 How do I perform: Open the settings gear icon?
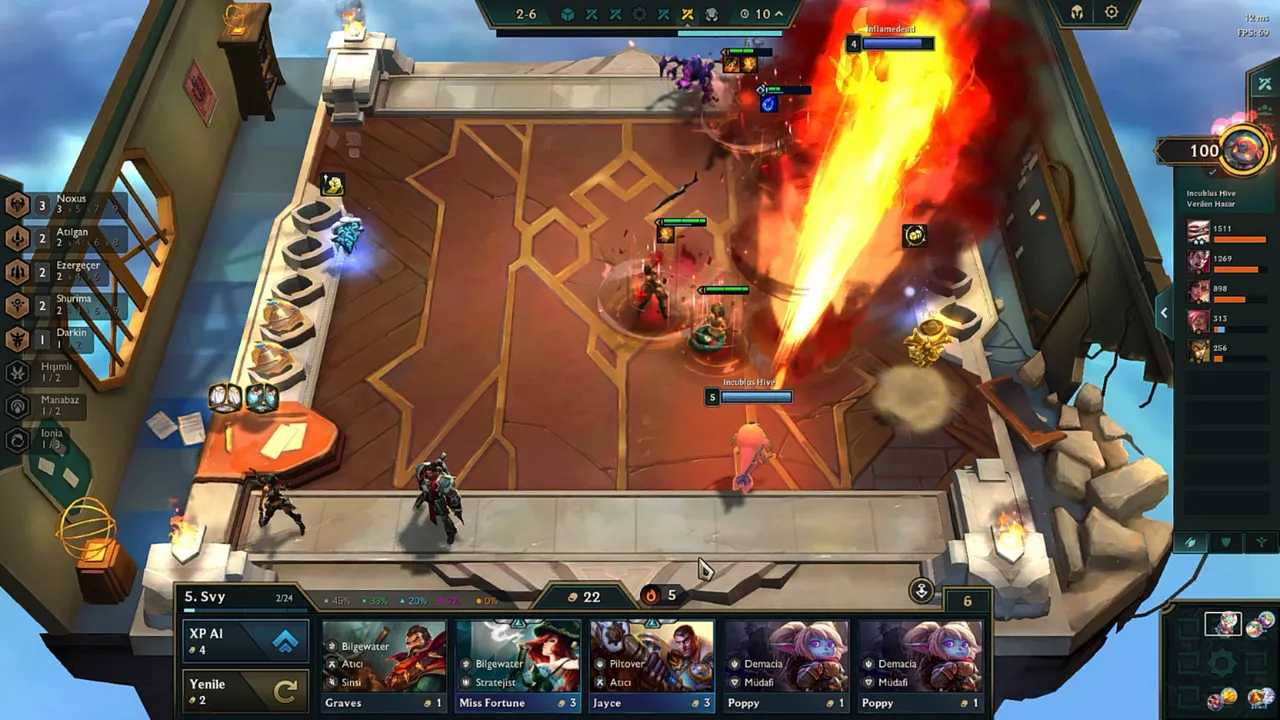[1111, 13]
